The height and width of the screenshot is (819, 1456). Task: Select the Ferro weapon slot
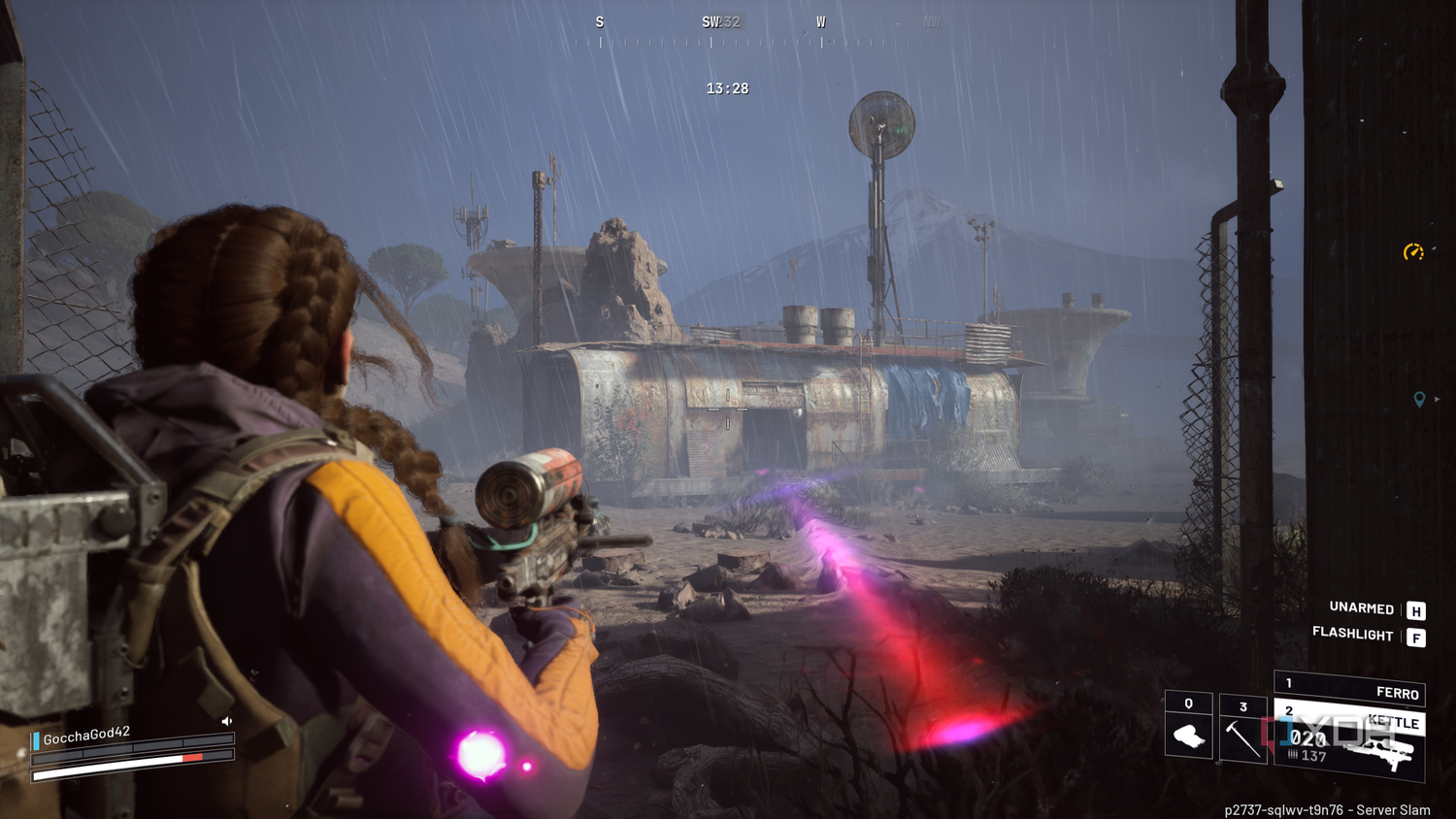pos(1350,687)
